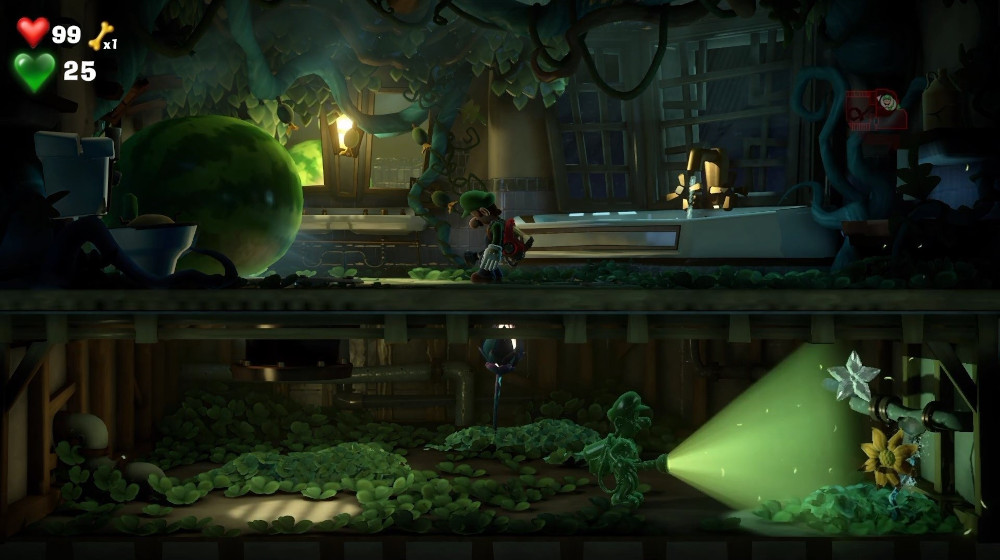1000x560 pixels.
Task: Click the golden bone item icon
Action: click(100, 36)
